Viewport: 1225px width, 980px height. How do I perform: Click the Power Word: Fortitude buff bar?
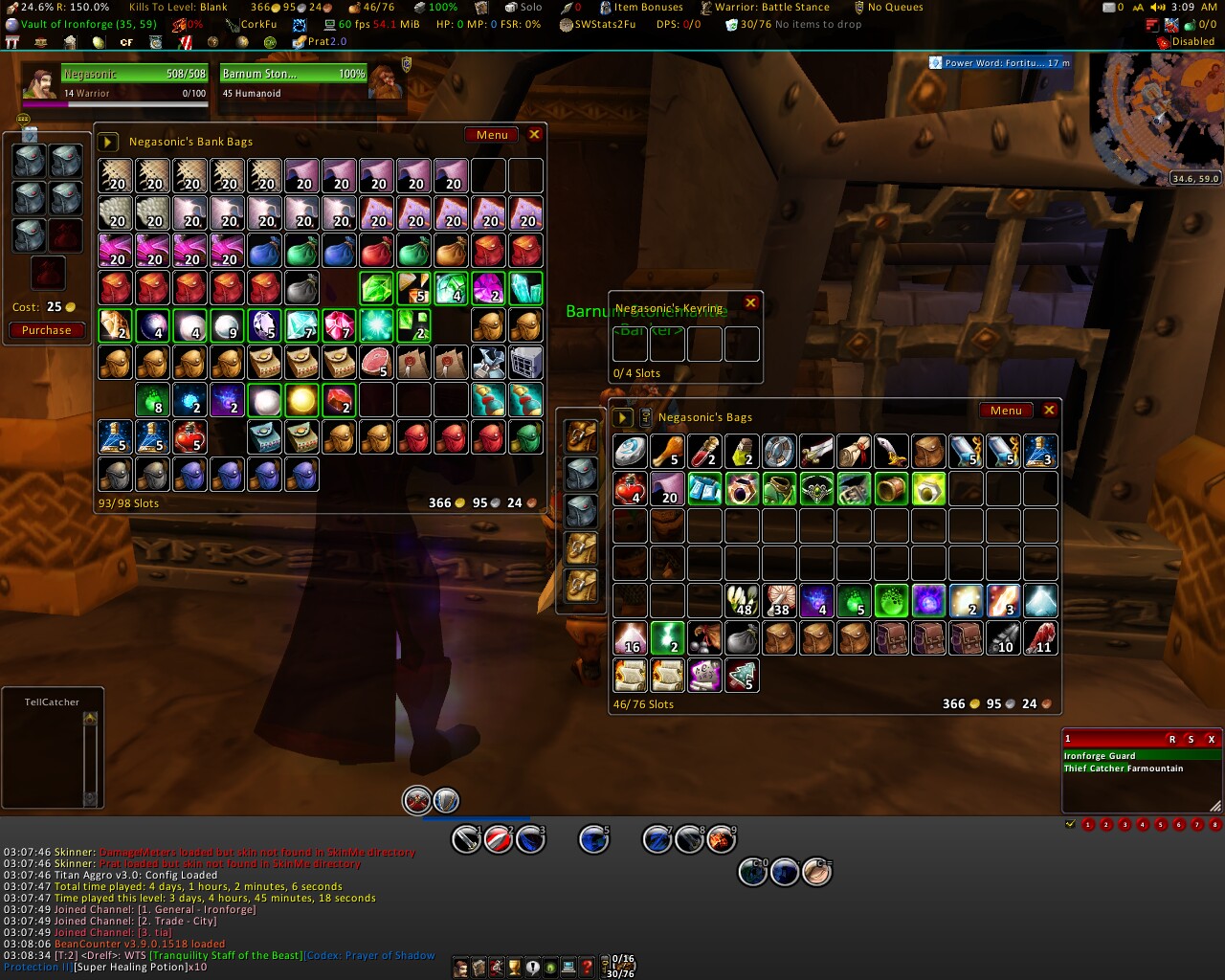pos(1000,63)
